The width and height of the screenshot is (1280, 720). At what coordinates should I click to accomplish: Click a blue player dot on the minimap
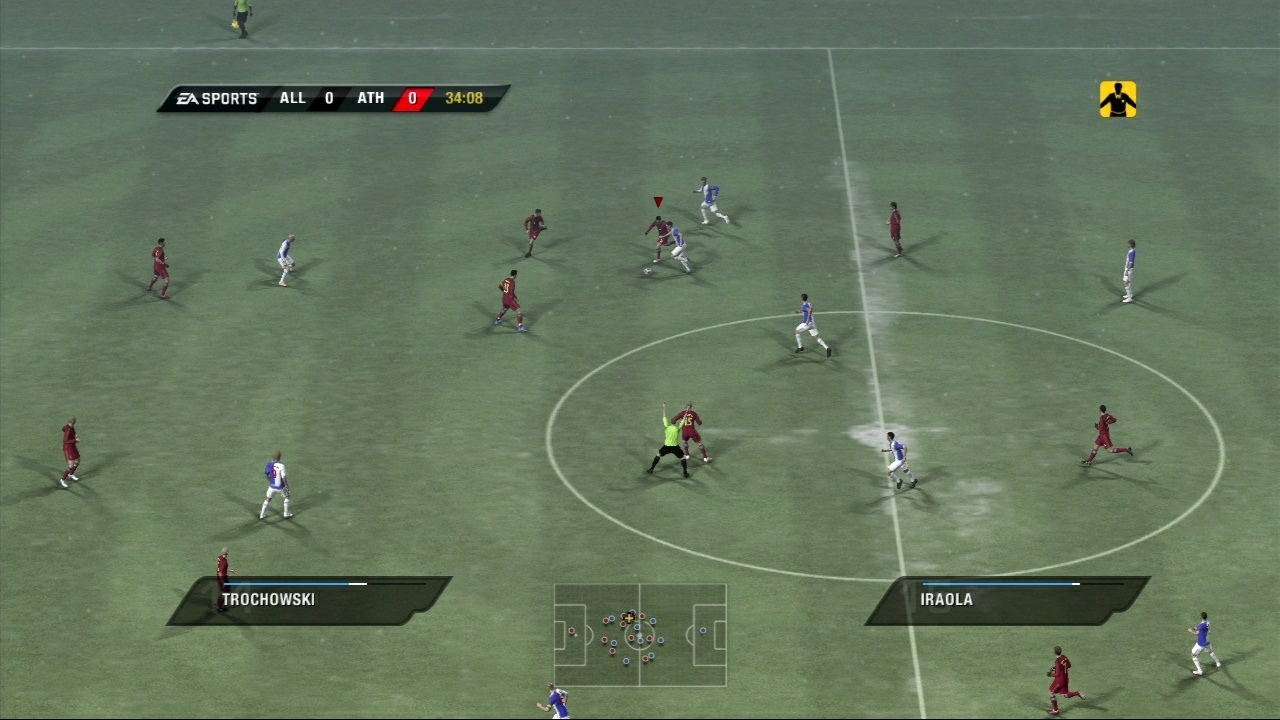coord(660,639)
